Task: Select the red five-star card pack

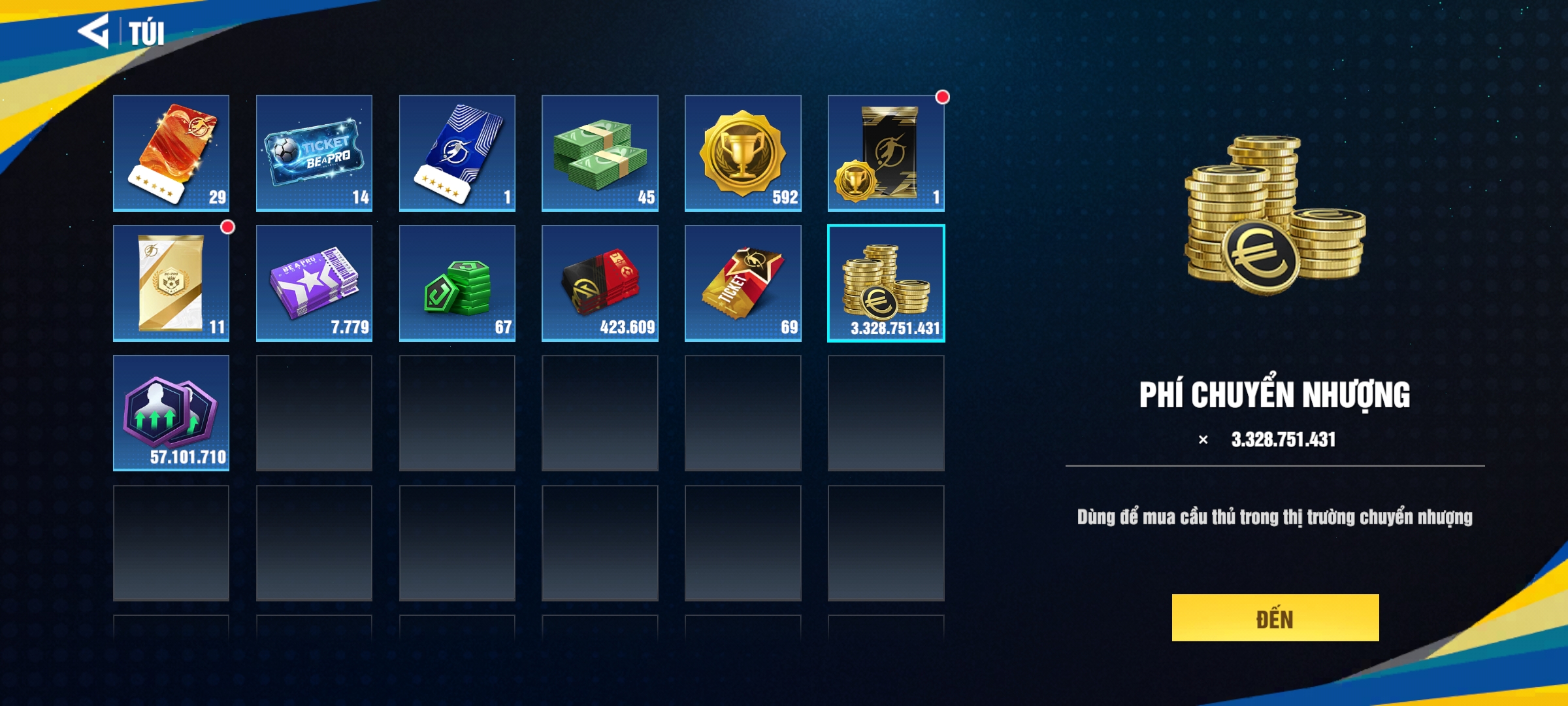Action: (171, 153)
